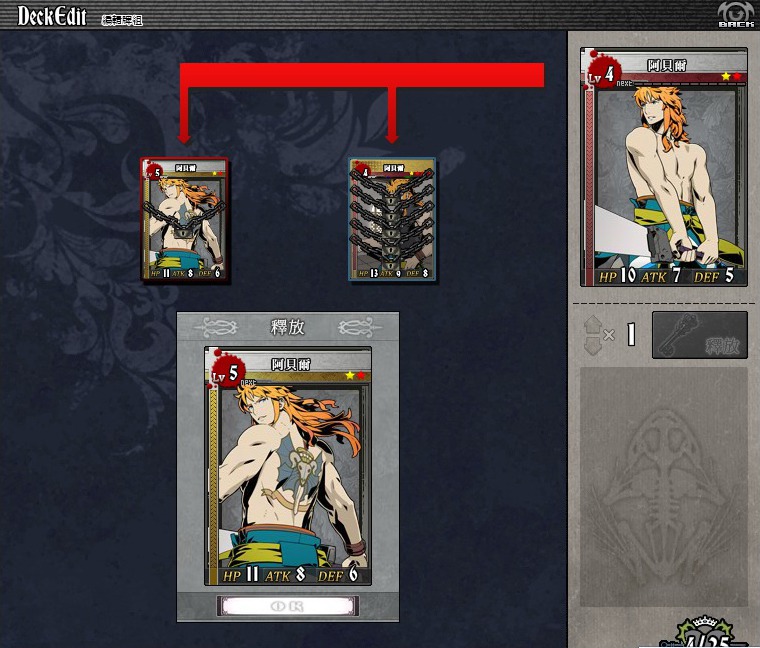The image size is (760, 648).
Task: Select the large Lv 4 阿貝爾 card
Action: tap(664, 170)
